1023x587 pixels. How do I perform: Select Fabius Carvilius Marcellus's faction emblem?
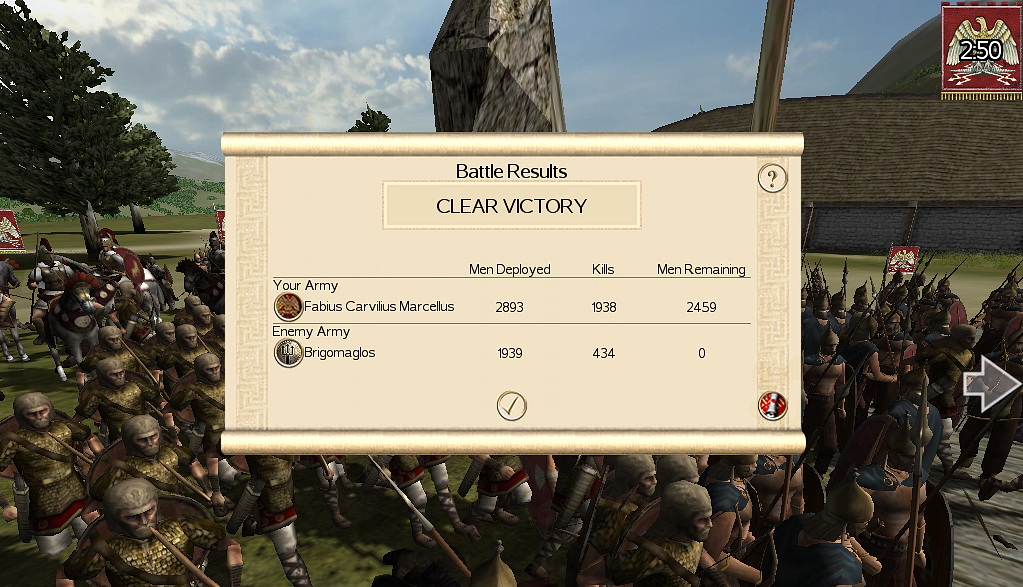tap(288, 307)
